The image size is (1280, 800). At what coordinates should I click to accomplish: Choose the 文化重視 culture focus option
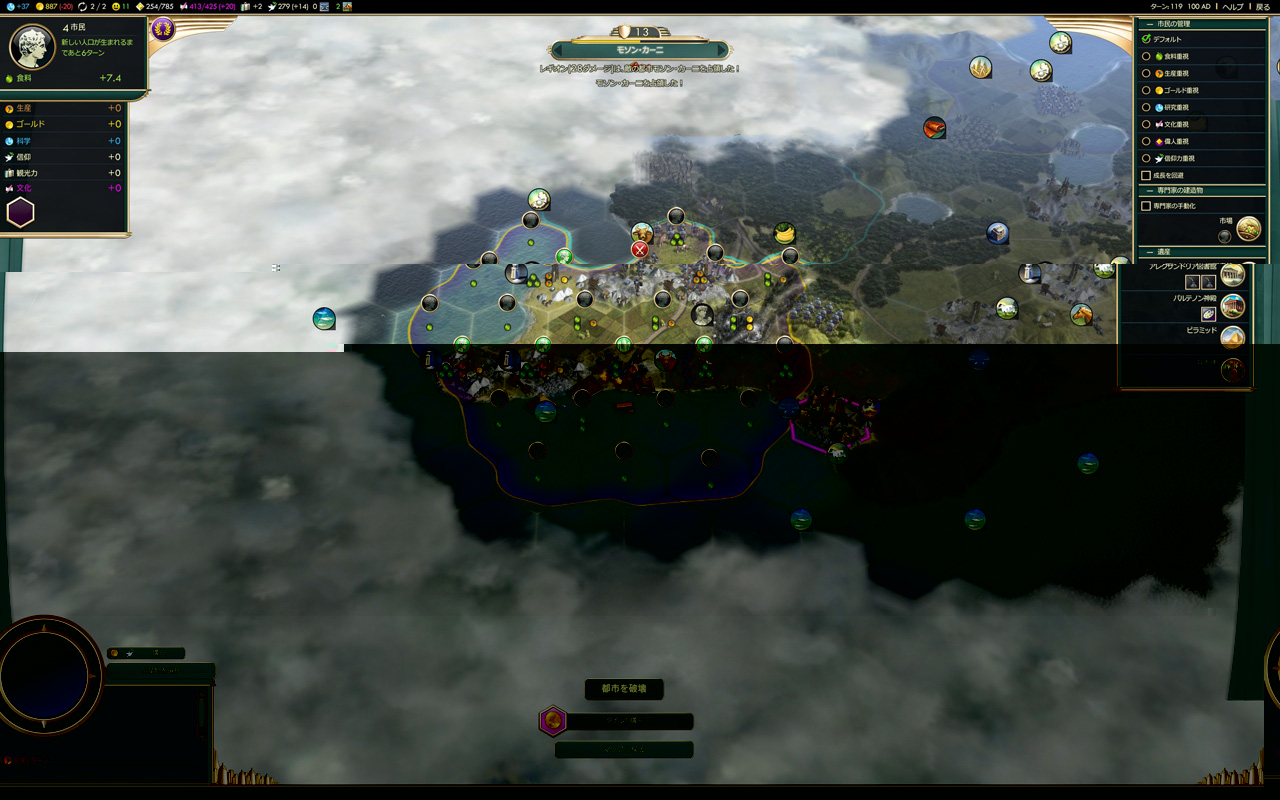point(1147,124)
